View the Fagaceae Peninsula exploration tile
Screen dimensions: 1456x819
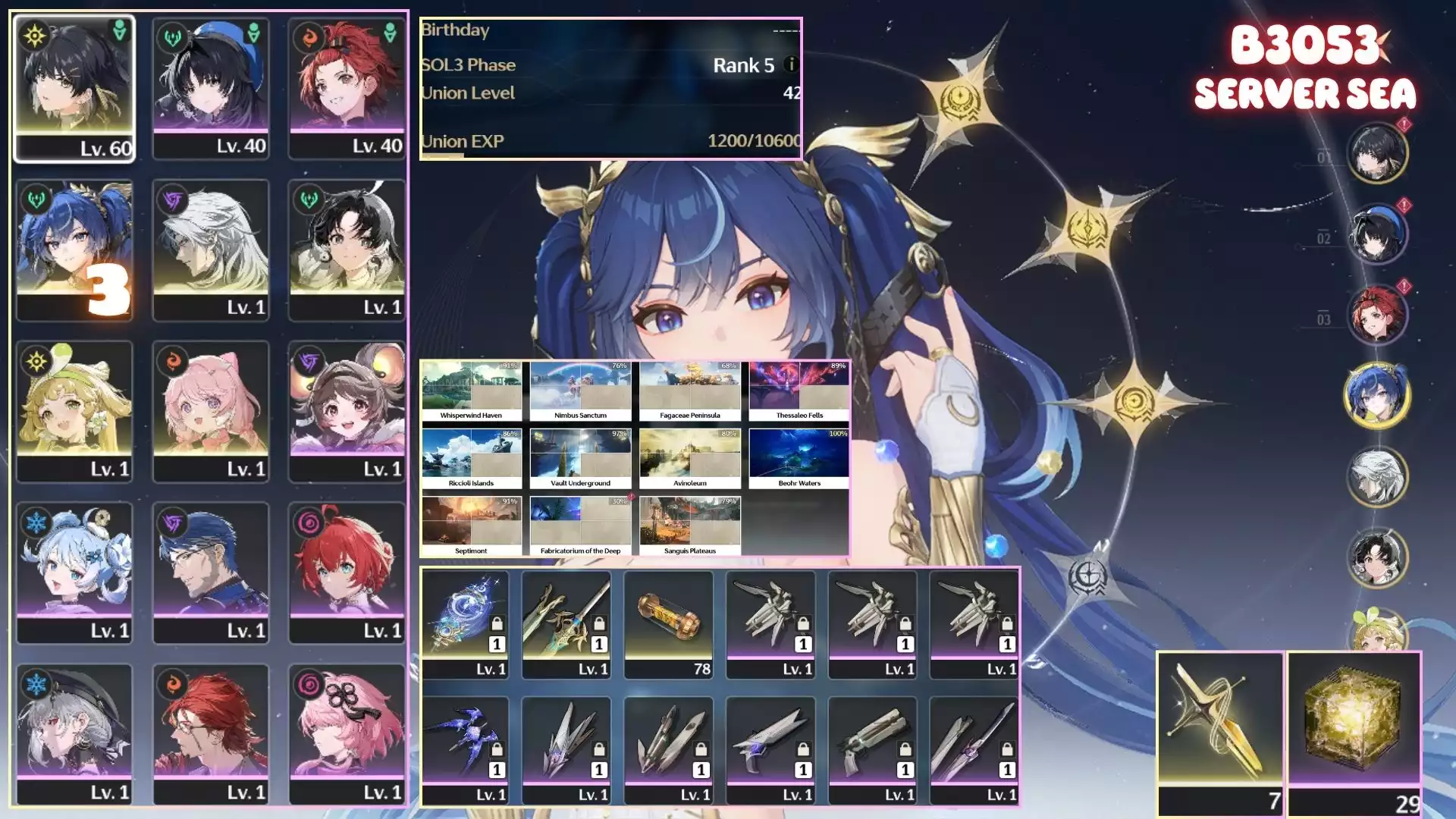click(689, 391)
